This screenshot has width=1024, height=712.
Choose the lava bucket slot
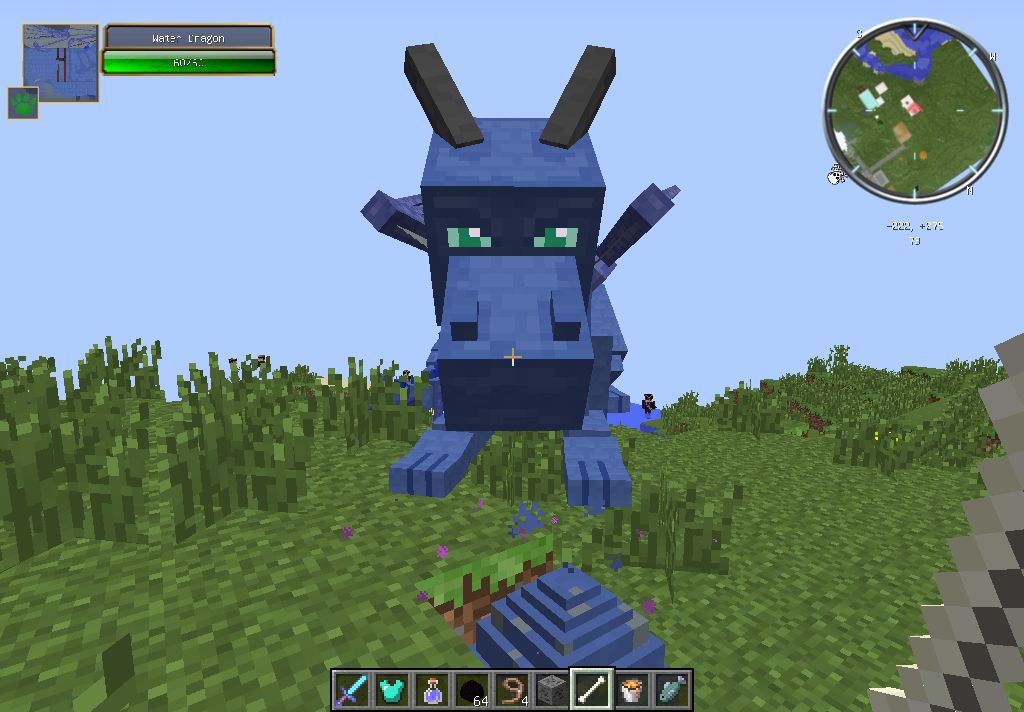click(x=631, y=690)
